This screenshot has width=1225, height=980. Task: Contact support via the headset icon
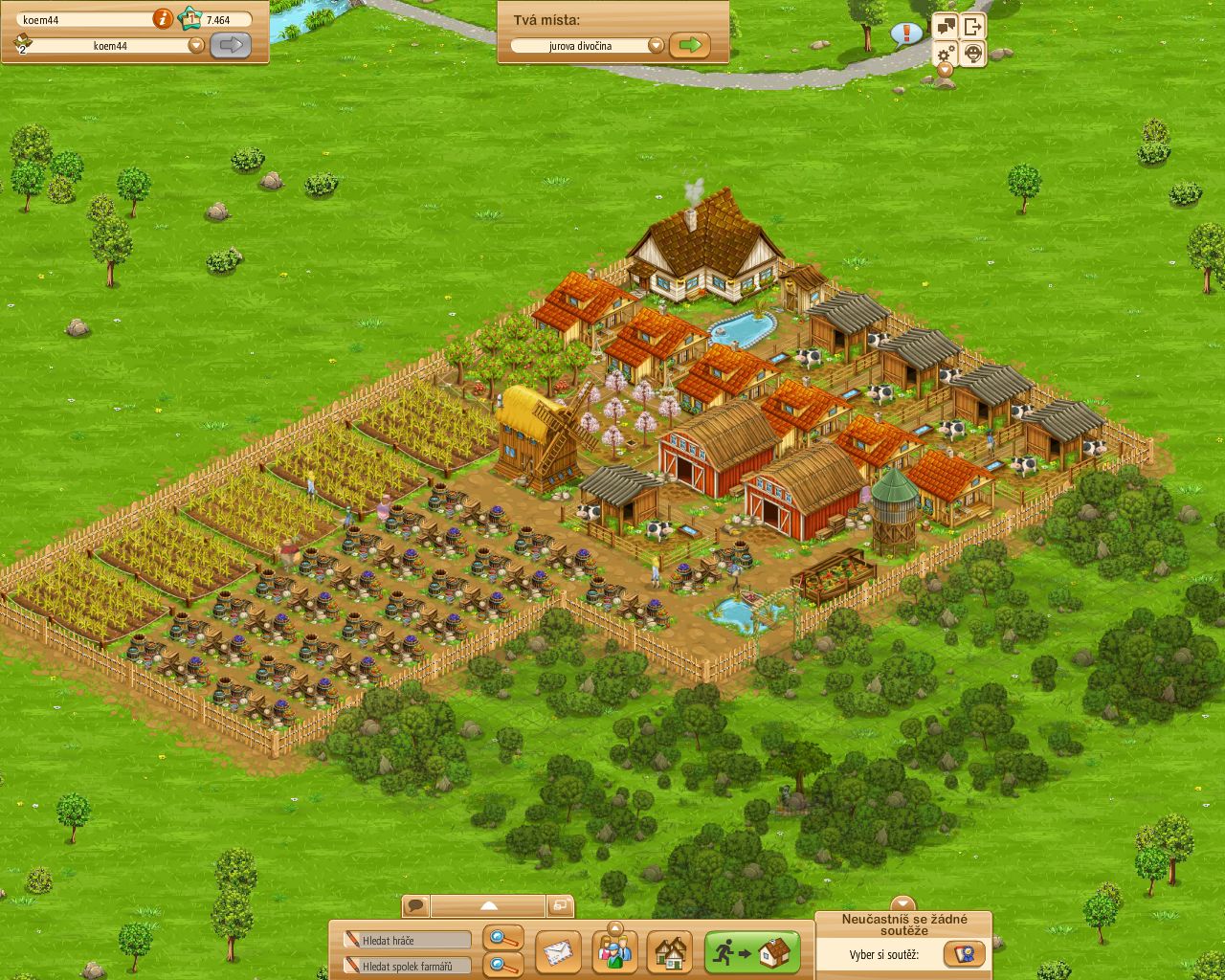pos(973,55)
